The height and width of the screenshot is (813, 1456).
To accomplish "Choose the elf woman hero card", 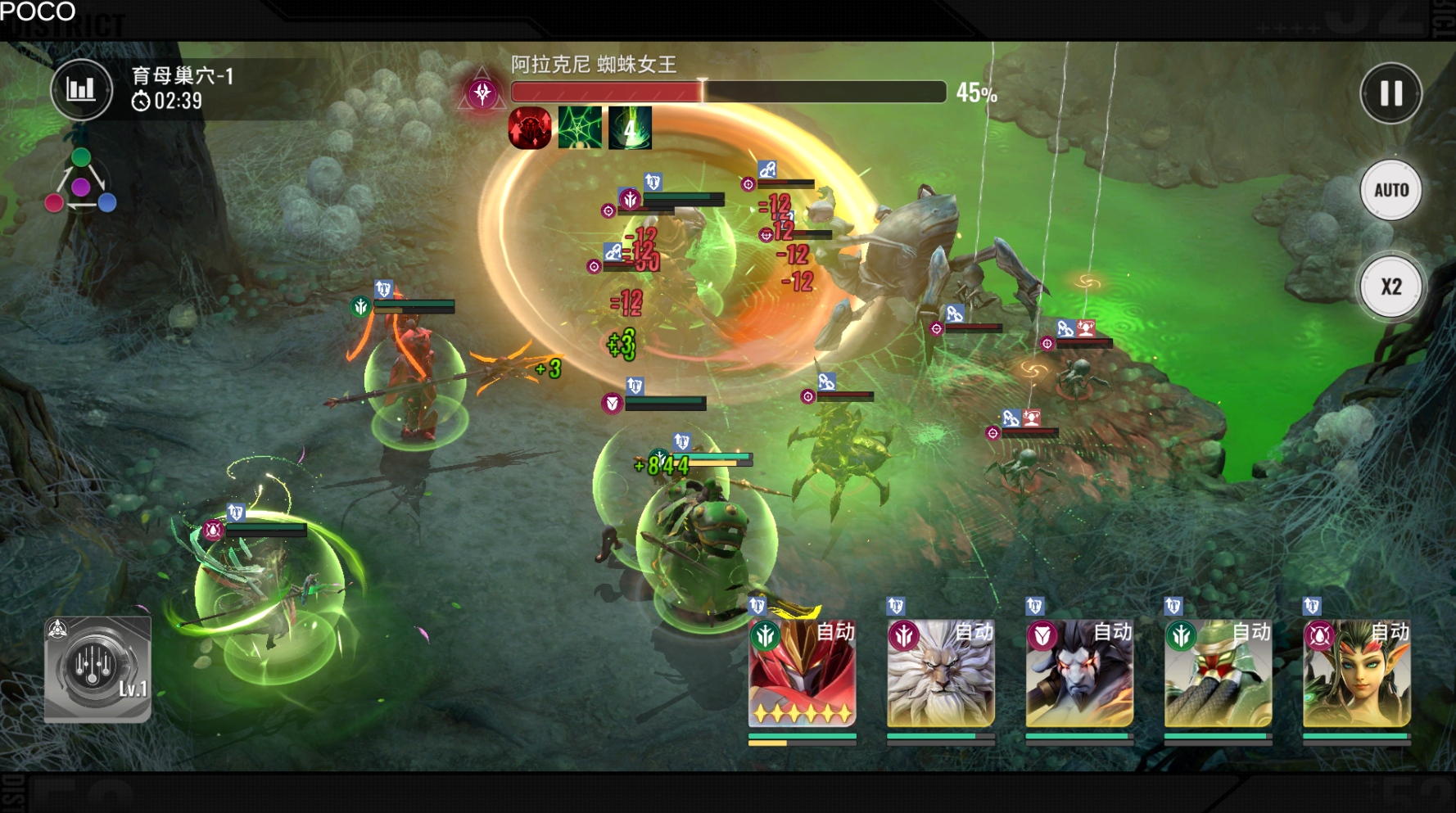I will (x=1356, y=673).
